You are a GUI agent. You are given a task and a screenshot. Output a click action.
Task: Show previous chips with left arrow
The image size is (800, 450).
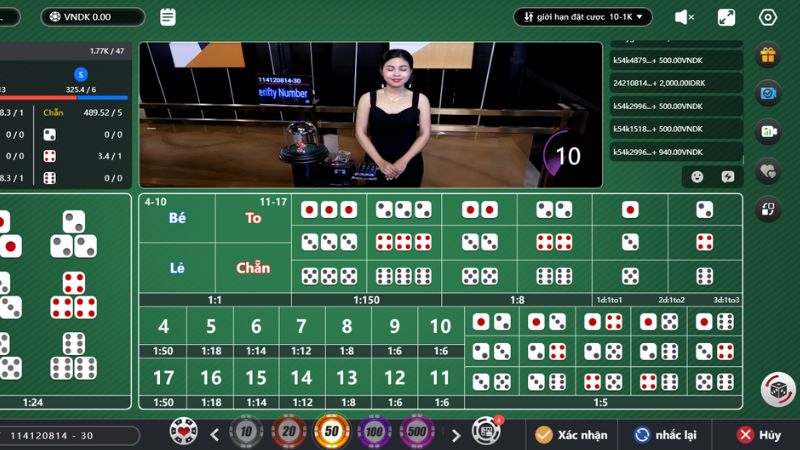click(x=214, y=435)
